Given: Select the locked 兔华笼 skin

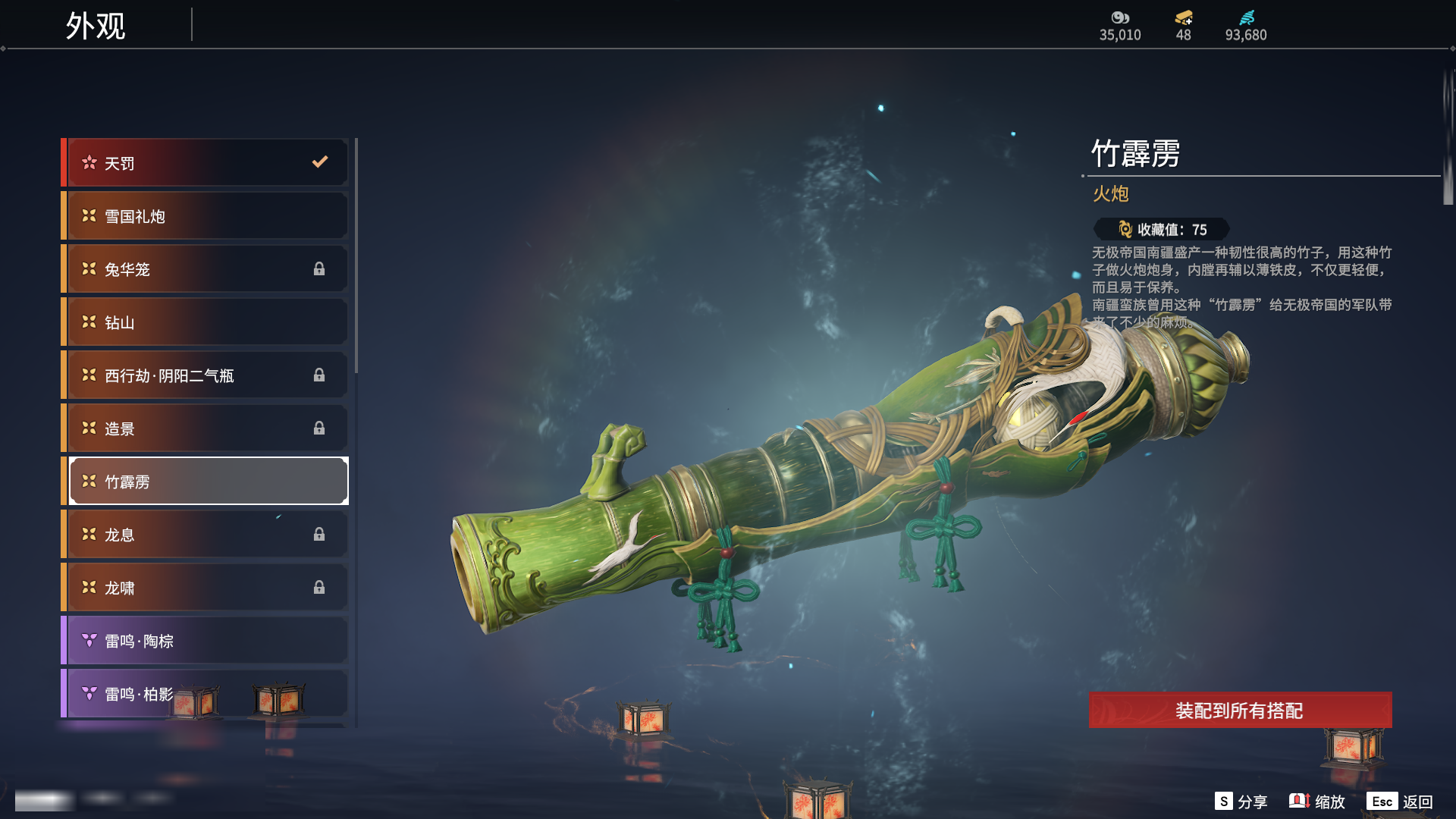Looking at the screenshot, I should click(x=206, y=269).
